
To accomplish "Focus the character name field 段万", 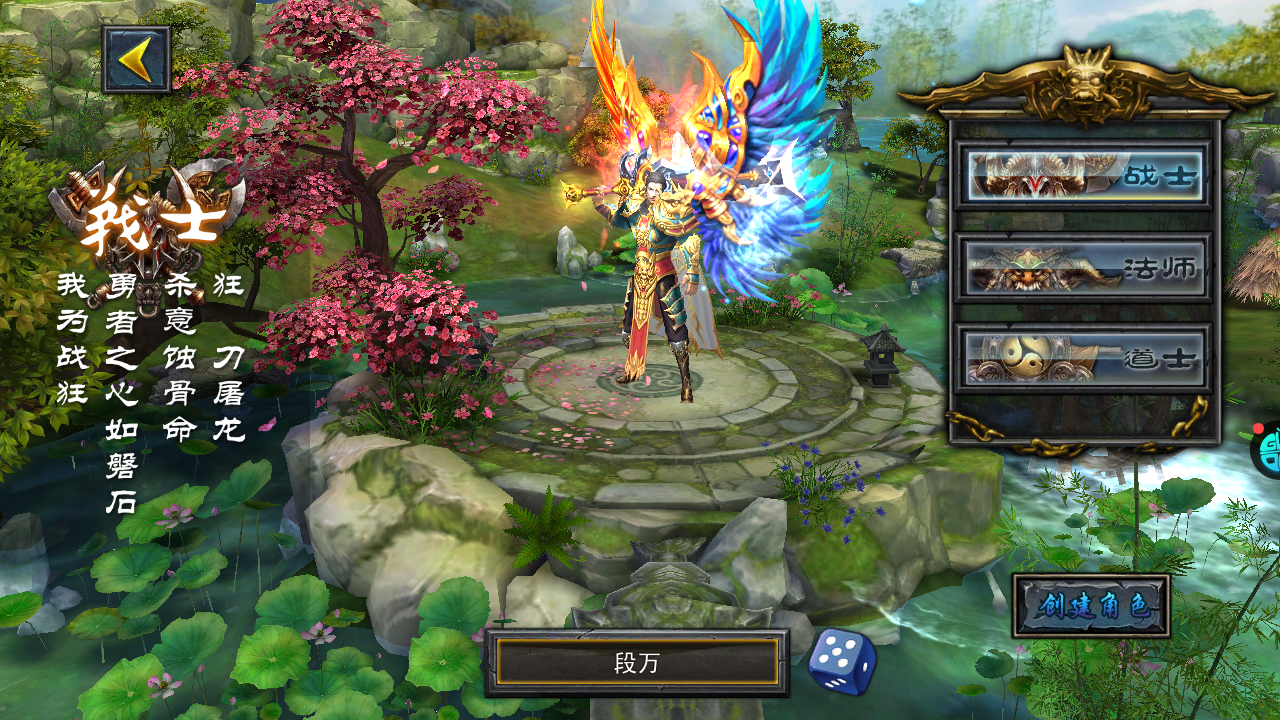I will click(637, 663).
